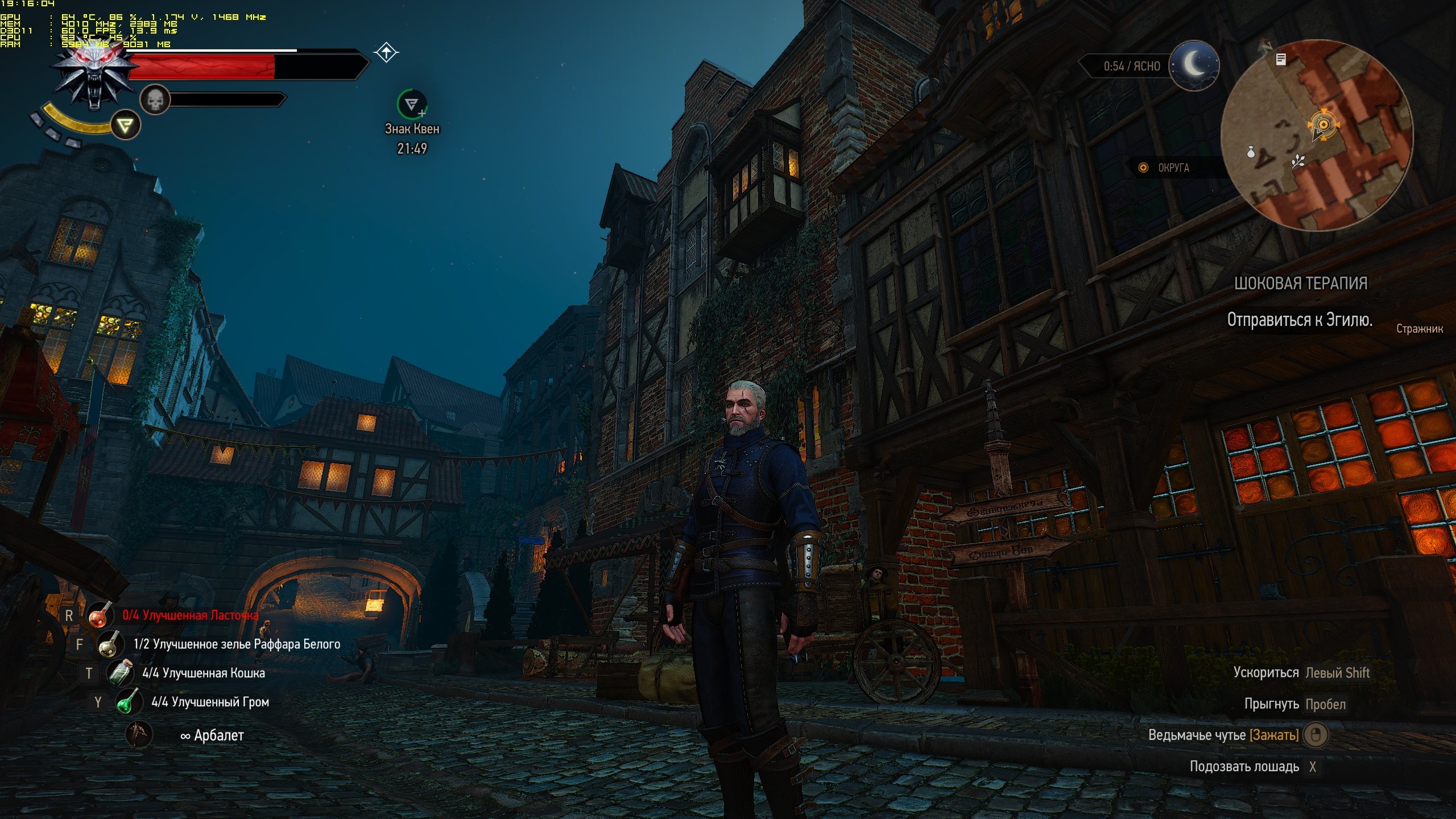1456x819 pixels.
Task: Click the herb marker on the minimap
Action: point(1297,162)
